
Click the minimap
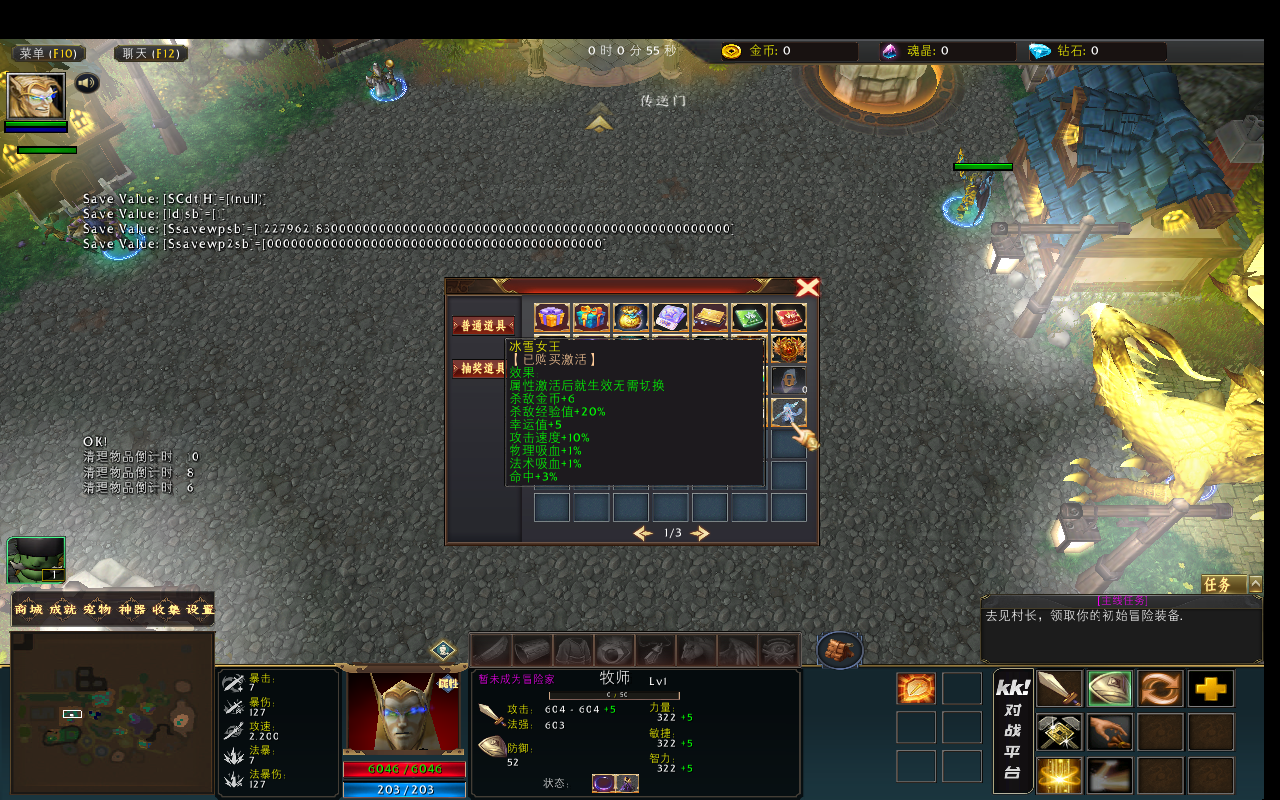tap(112, 715)
